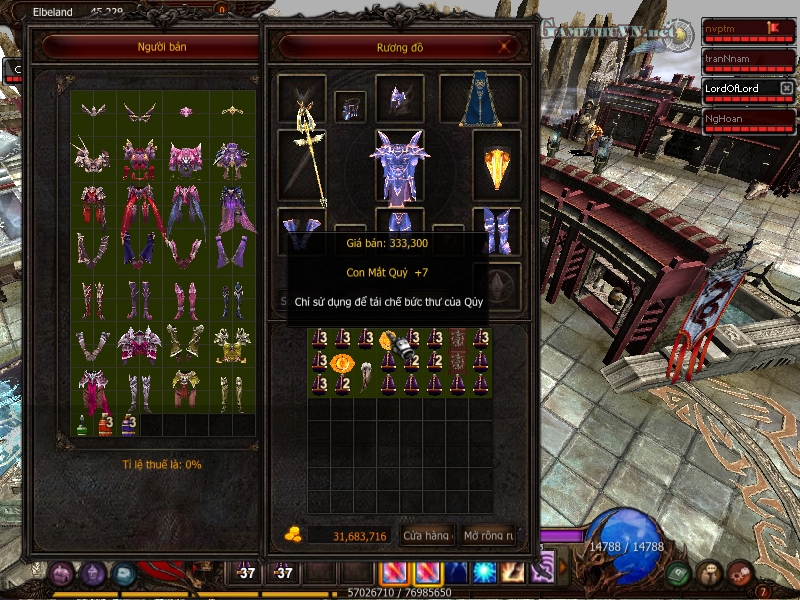Viewport: 800px width, 600px height.
Task: Pick the Con Mắt Quỷ orange eye item
Action: tap(341, 363)
